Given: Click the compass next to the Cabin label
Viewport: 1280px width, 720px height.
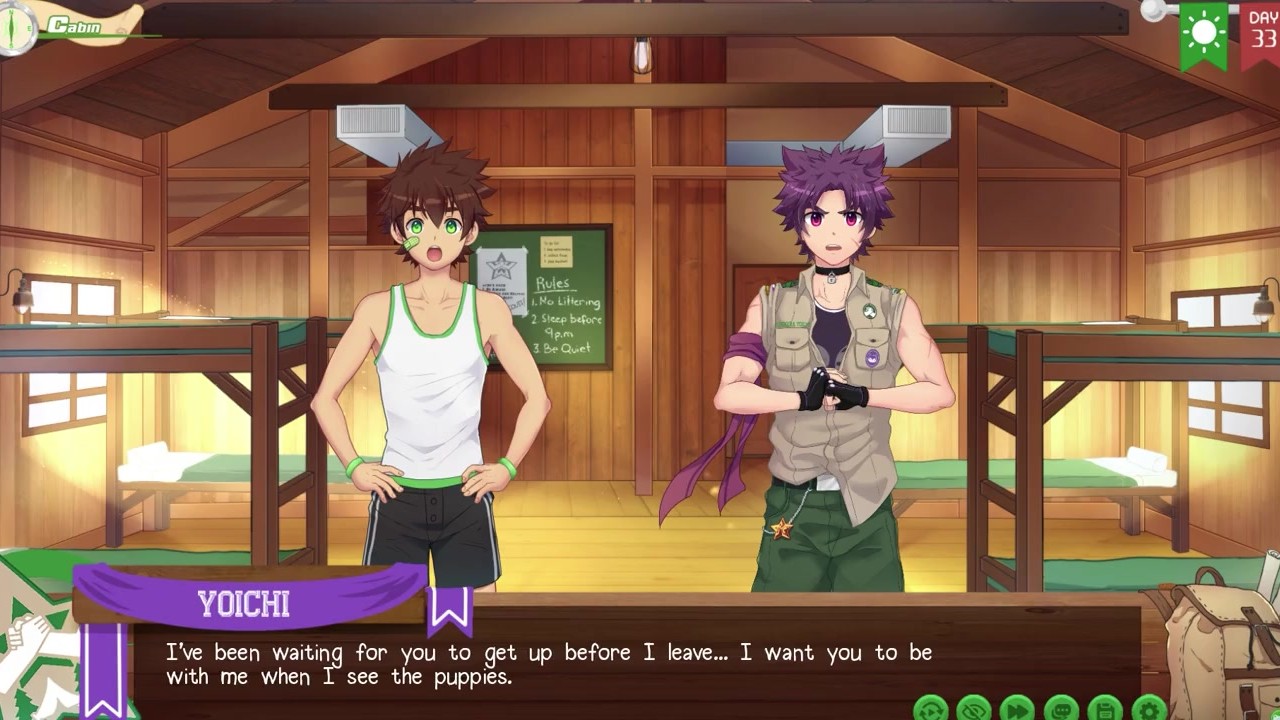Looking at the screenshot, I should [17, 27].
